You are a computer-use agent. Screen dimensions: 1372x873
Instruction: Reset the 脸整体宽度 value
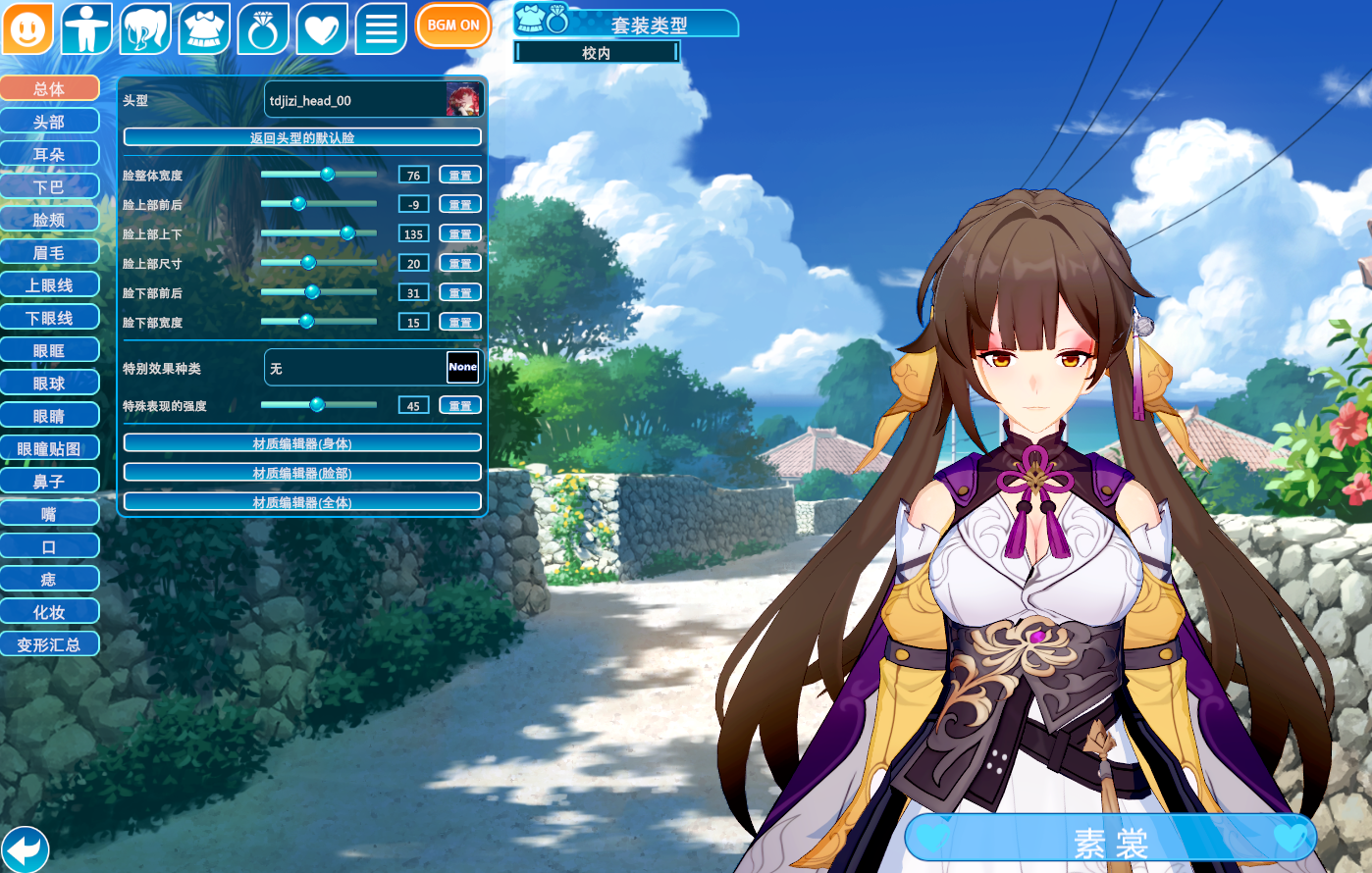tap(459, 176)
